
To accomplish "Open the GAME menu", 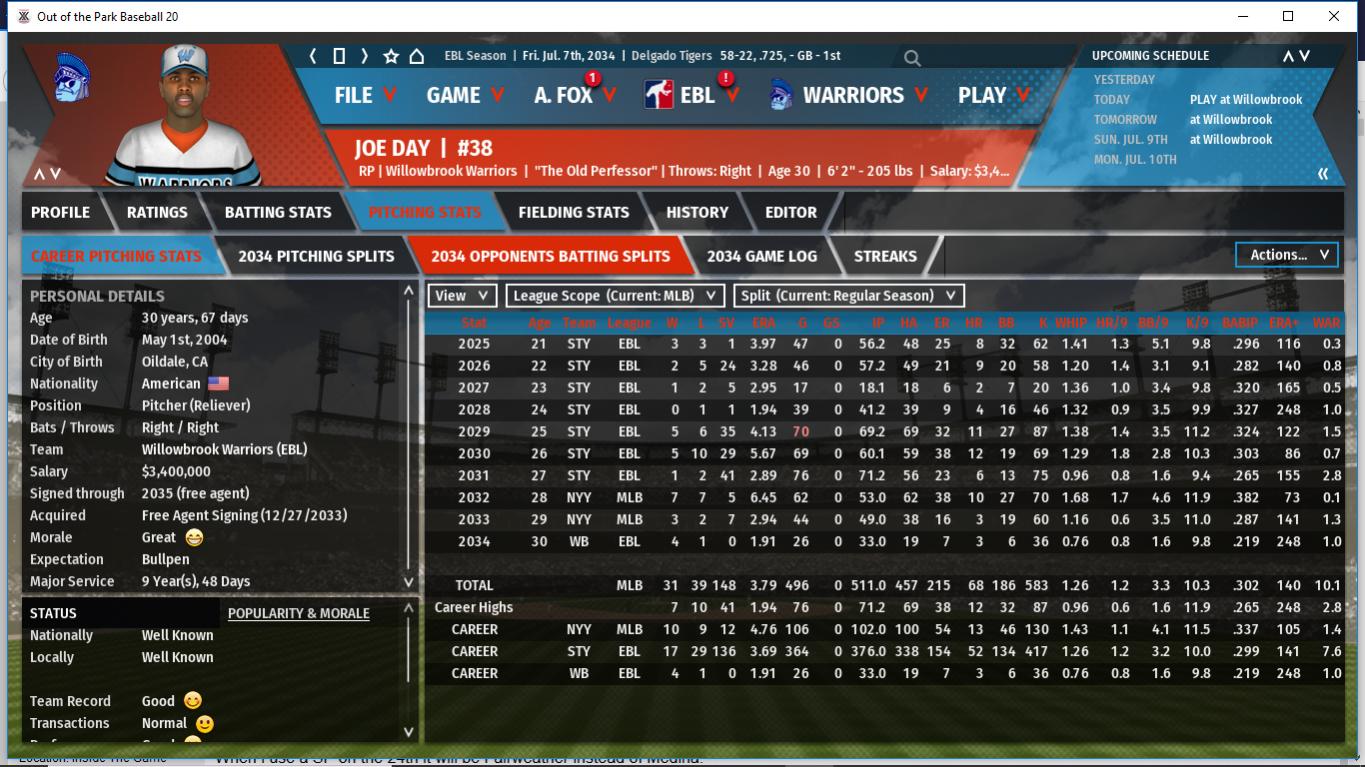I will coord(464,95).
